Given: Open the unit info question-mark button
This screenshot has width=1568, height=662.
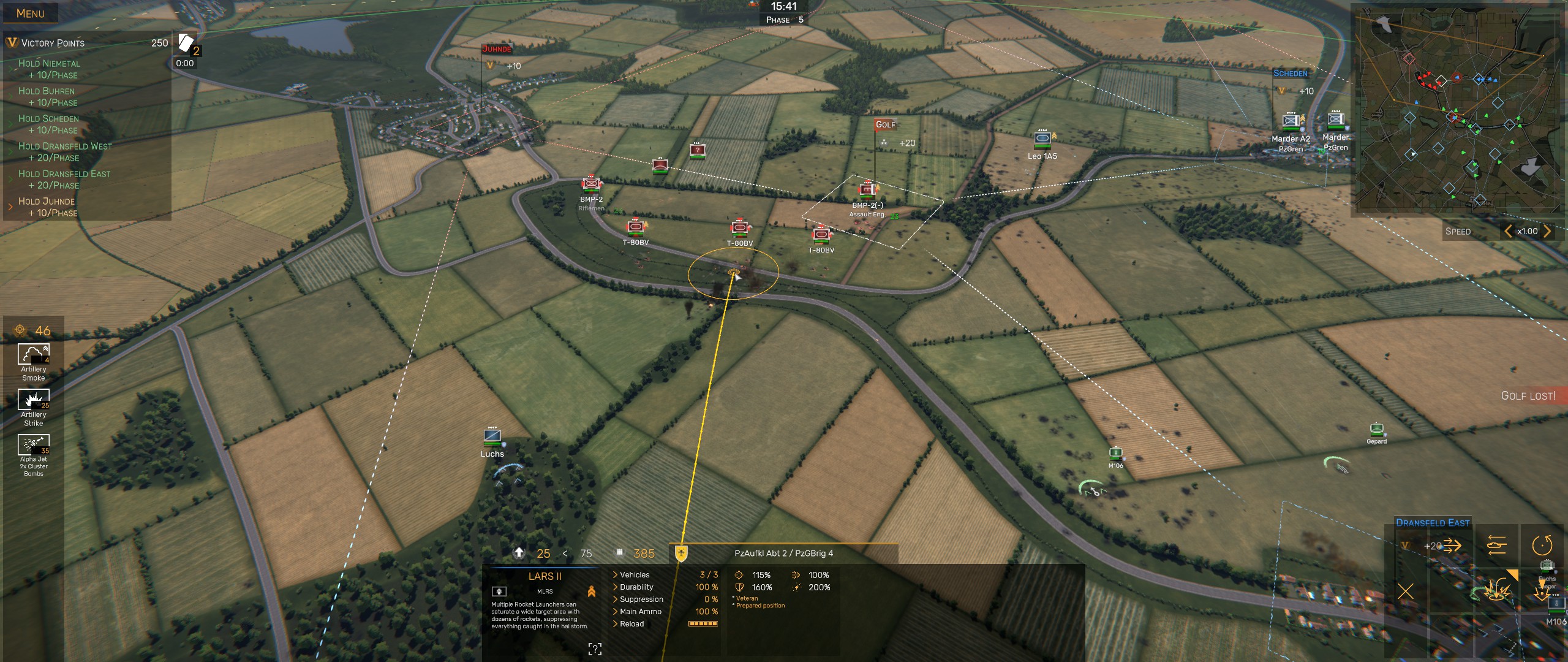Looking at the screenshot, I should click(x=595, y=649).
